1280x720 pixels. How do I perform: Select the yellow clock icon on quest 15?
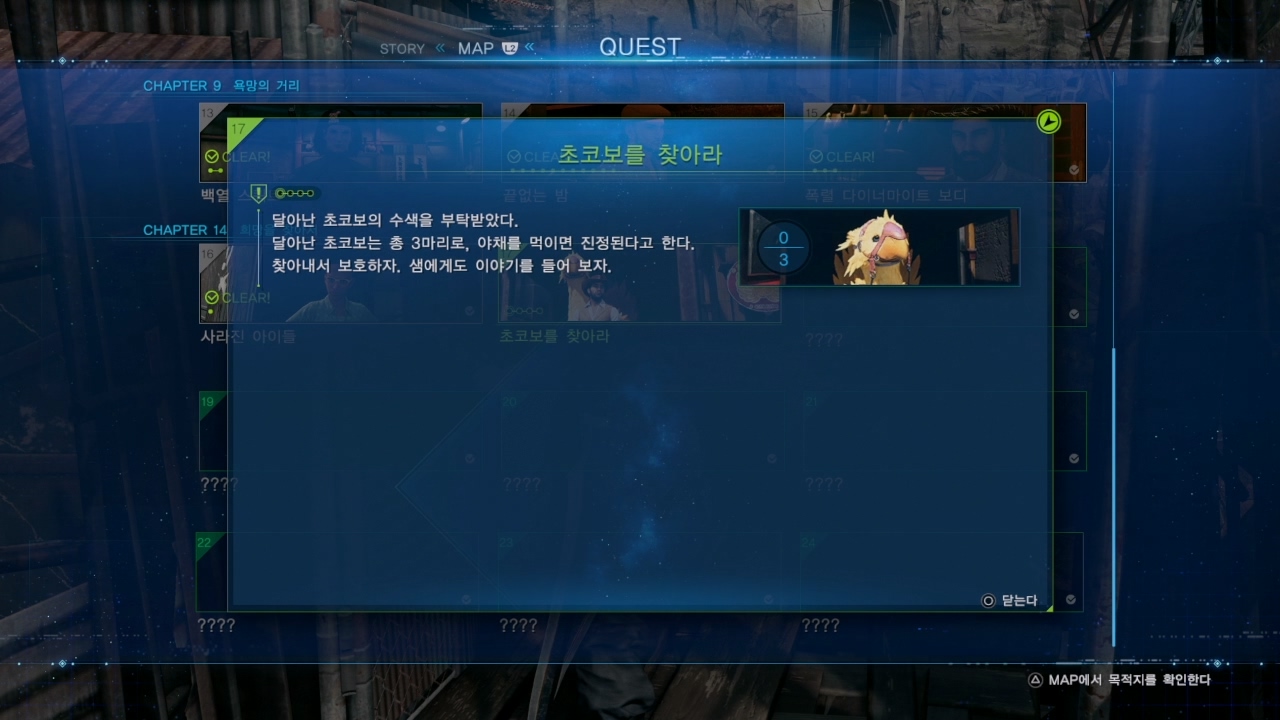pos(1047,123)
